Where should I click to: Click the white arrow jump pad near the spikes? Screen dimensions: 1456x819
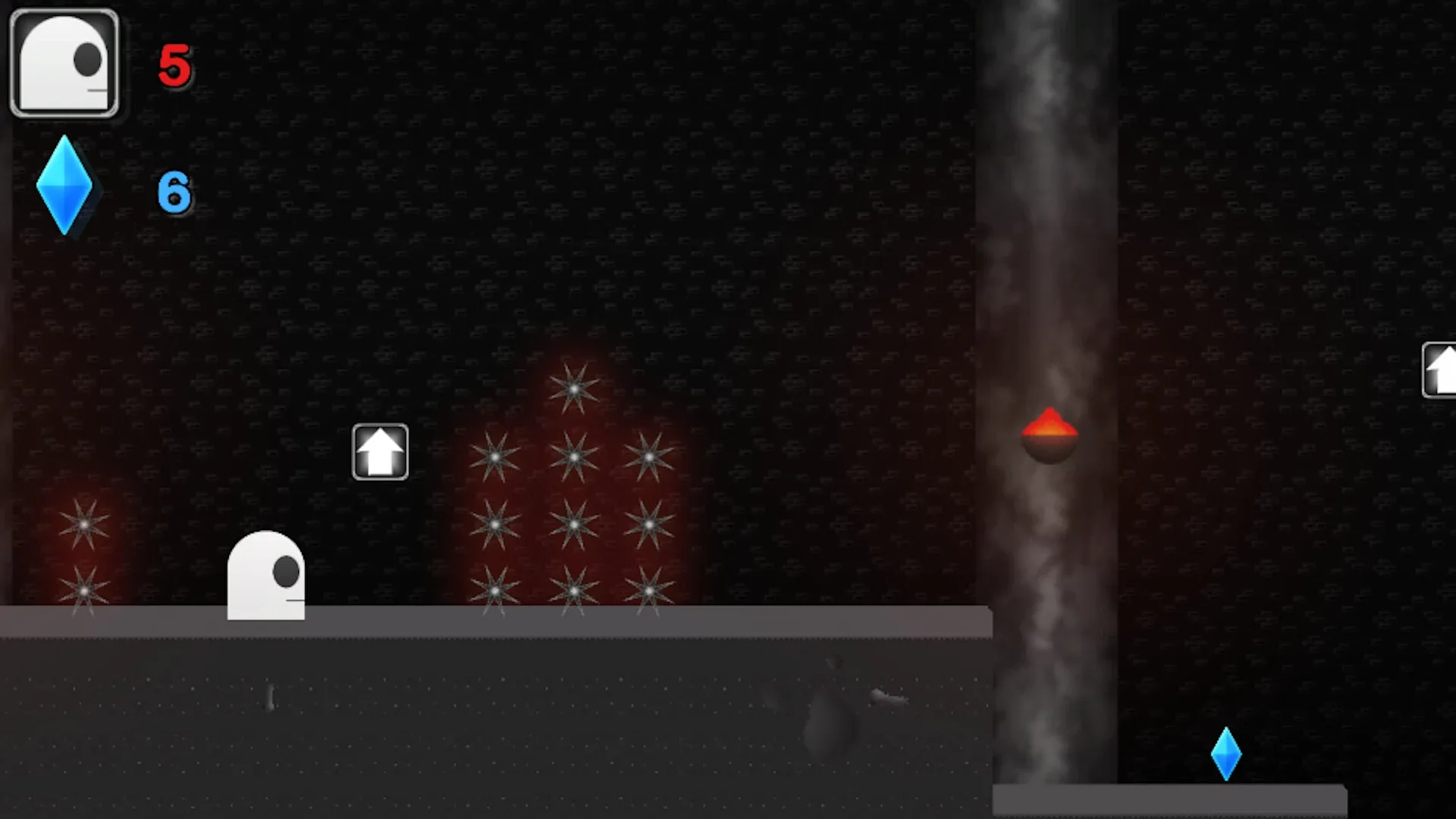381,451
